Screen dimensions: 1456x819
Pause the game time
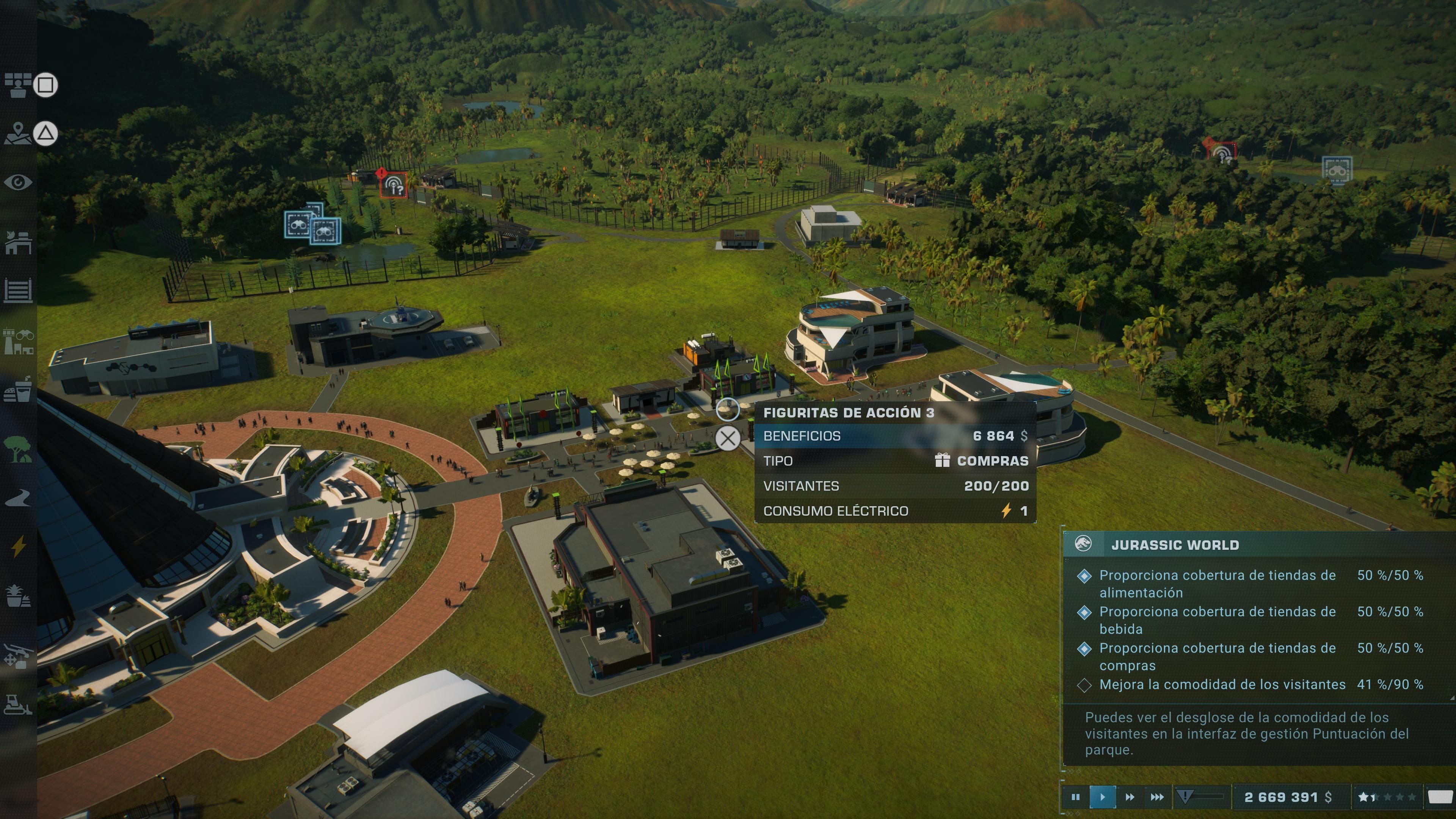tap(1075, 797)
